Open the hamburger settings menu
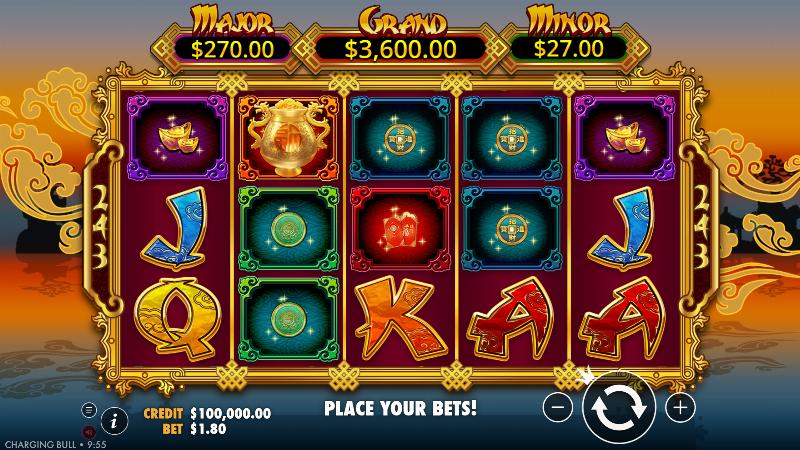Viewport: 800px width, 450px height. (88, 409)
